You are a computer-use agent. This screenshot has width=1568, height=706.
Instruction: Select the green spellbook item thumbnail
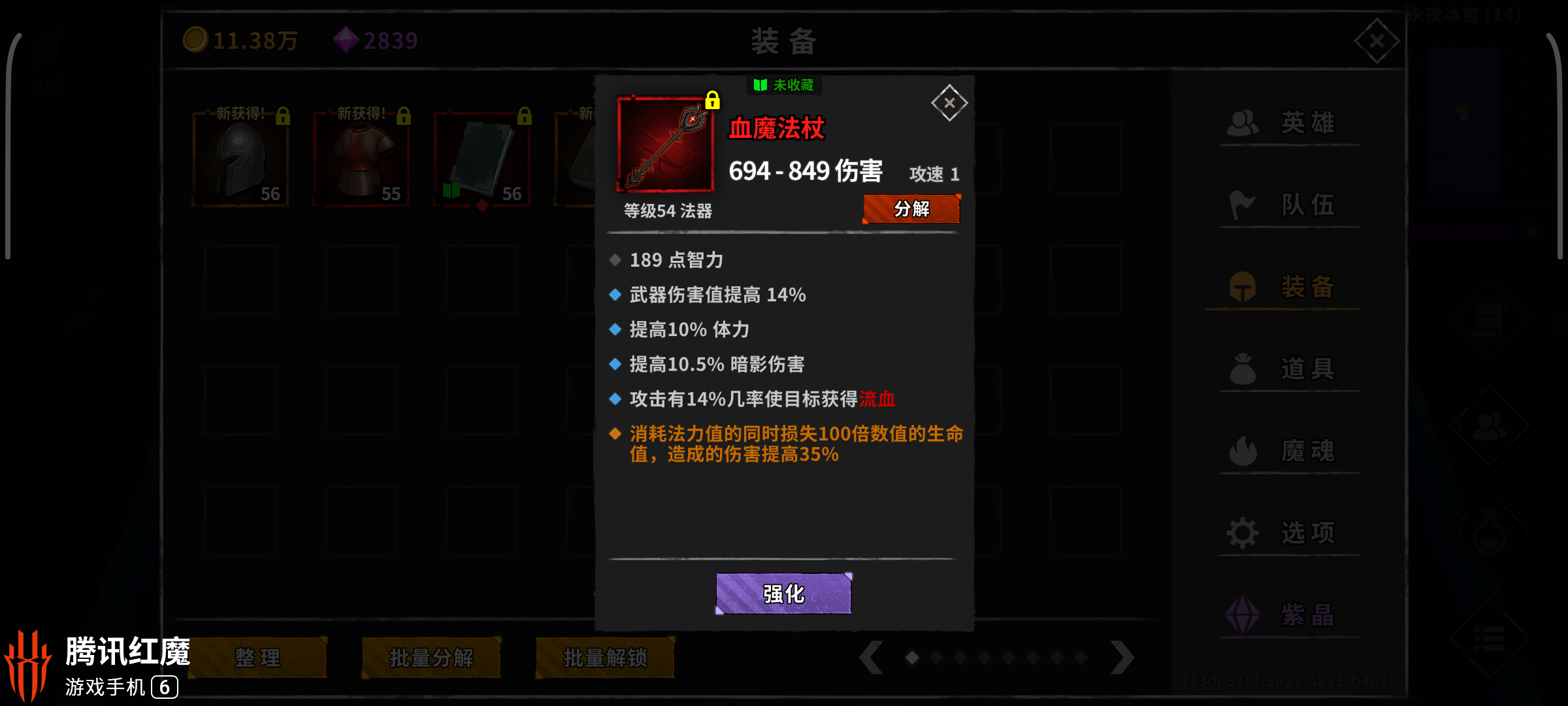pos(482,157)
